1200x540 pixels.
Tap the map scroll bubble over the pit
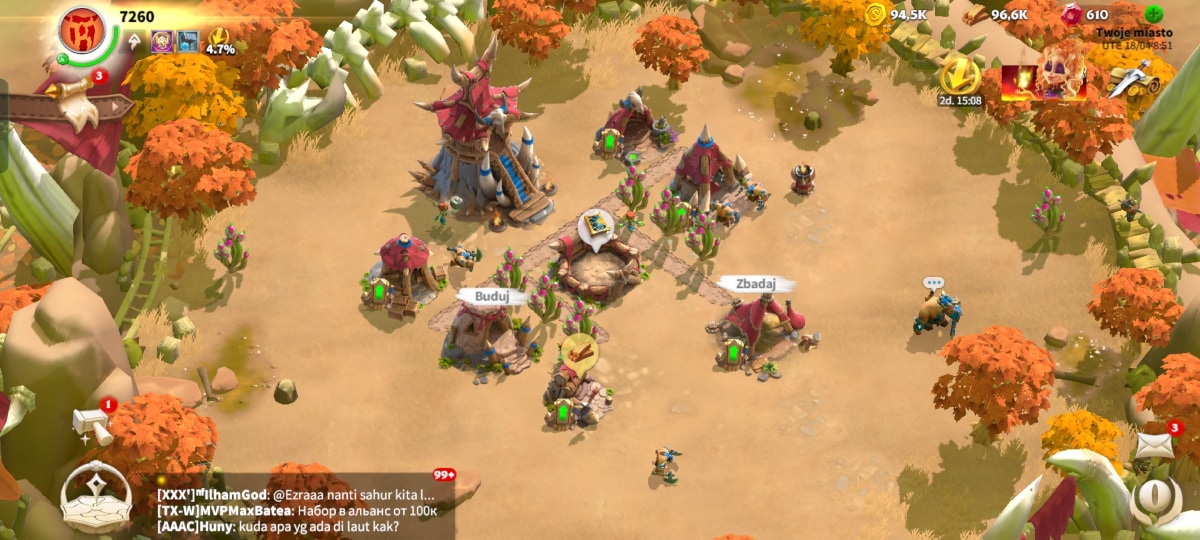(x=596, y=226)
